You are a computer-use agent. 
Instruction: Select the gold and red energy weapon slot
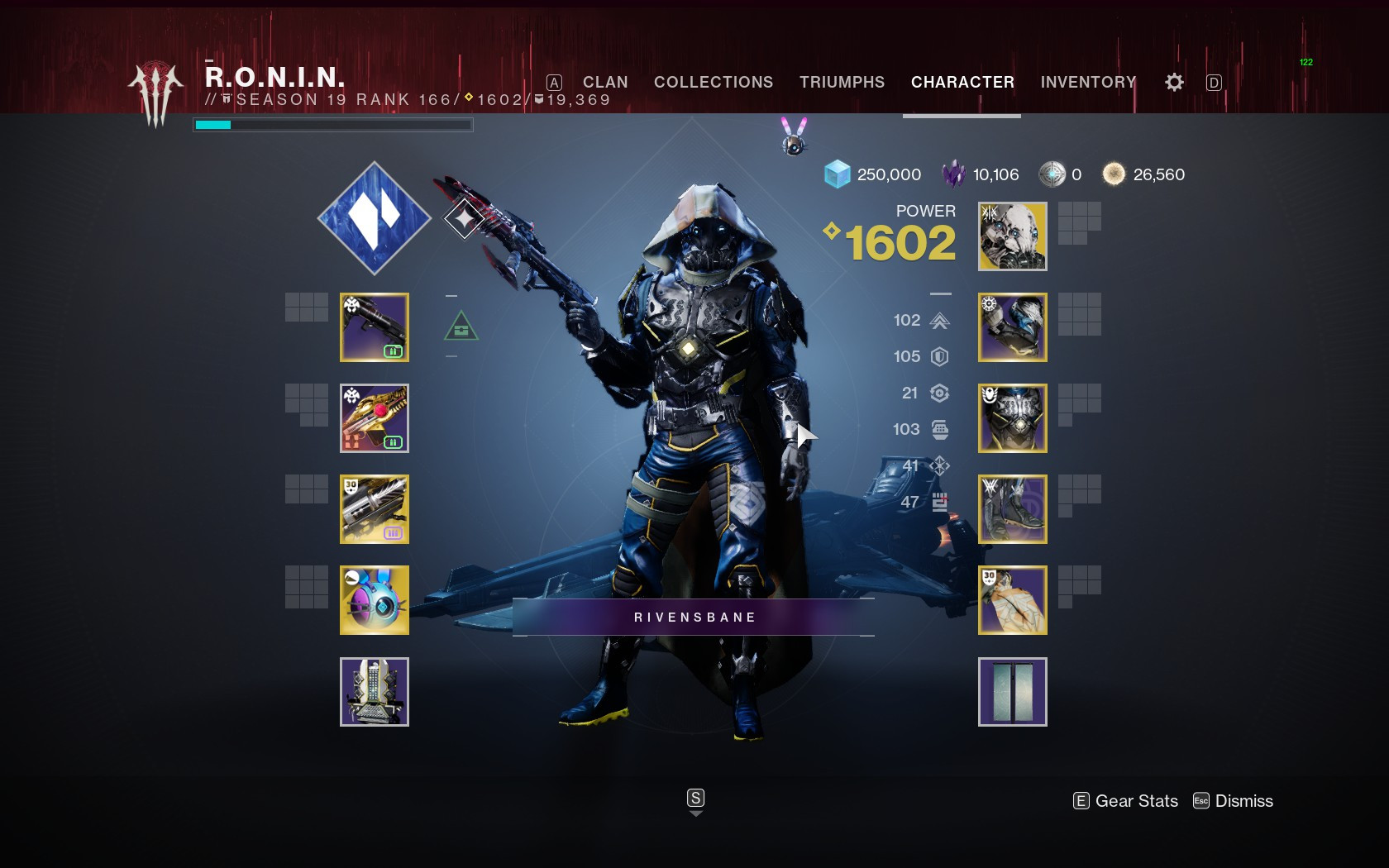coord(375,418)
